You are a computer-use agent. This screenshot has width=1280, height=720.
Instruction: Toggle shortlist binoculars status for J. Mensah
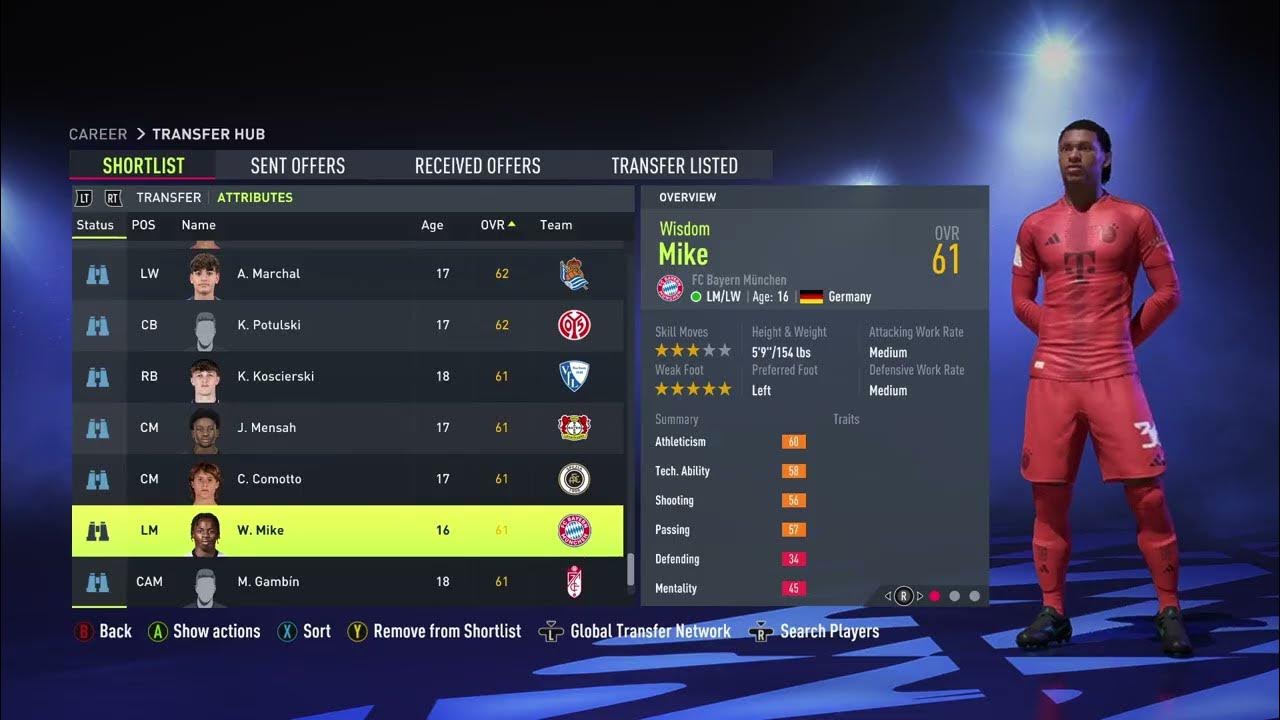pyautogui.click(x=98, y=428)
